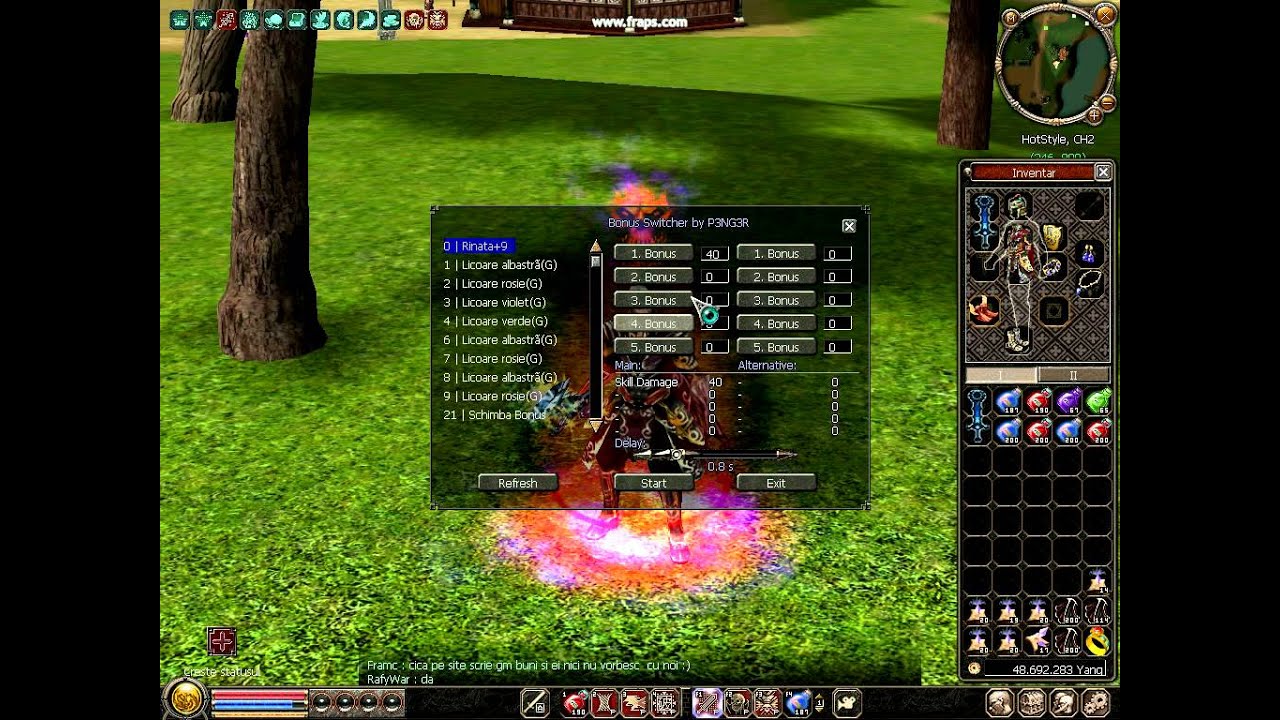The image size is (1280, 720).
Task: Select the green potion in the inventory
Action: [1098, 402]
